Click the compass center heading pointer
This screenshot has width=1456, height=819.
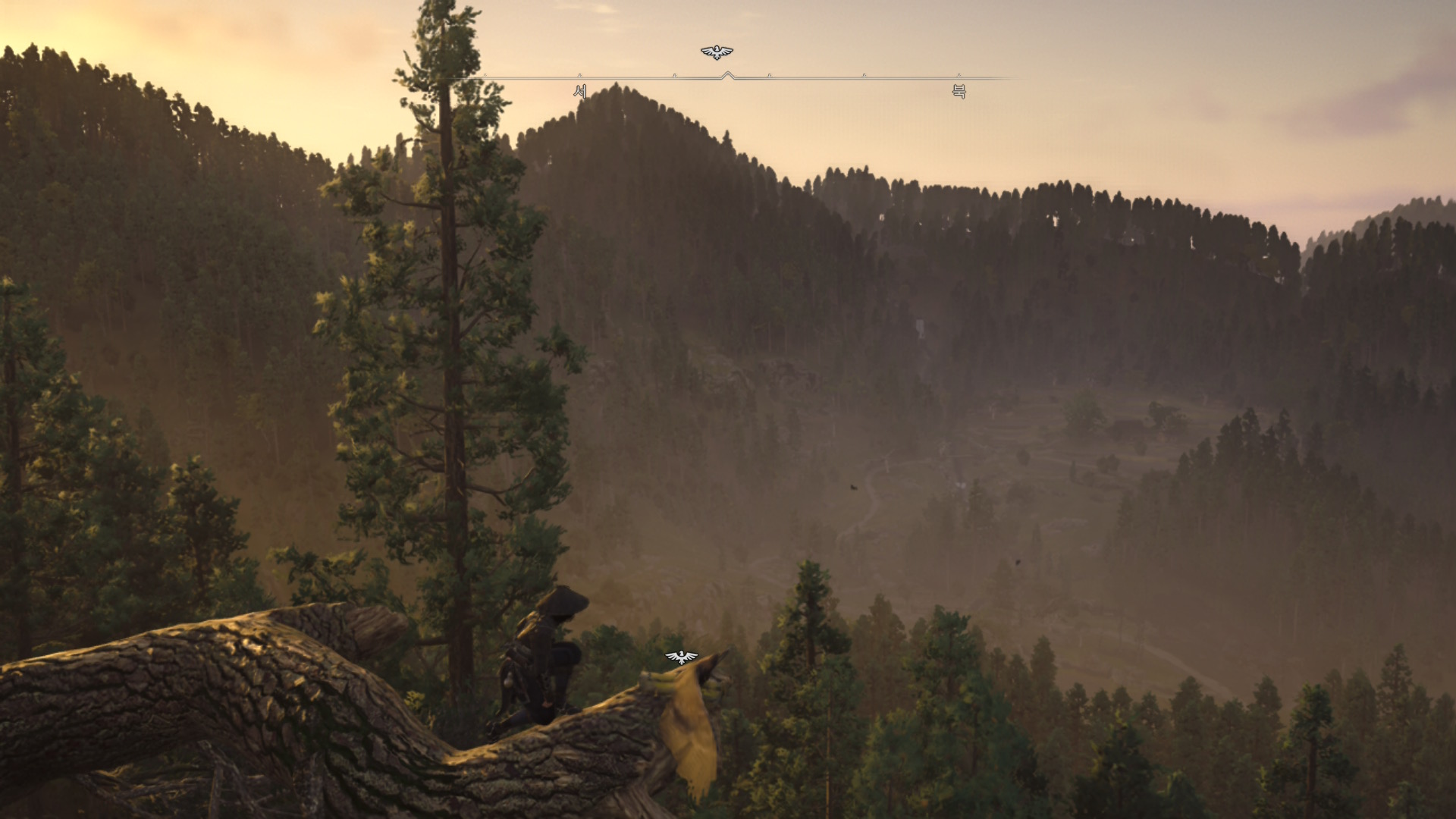(728, 75)
